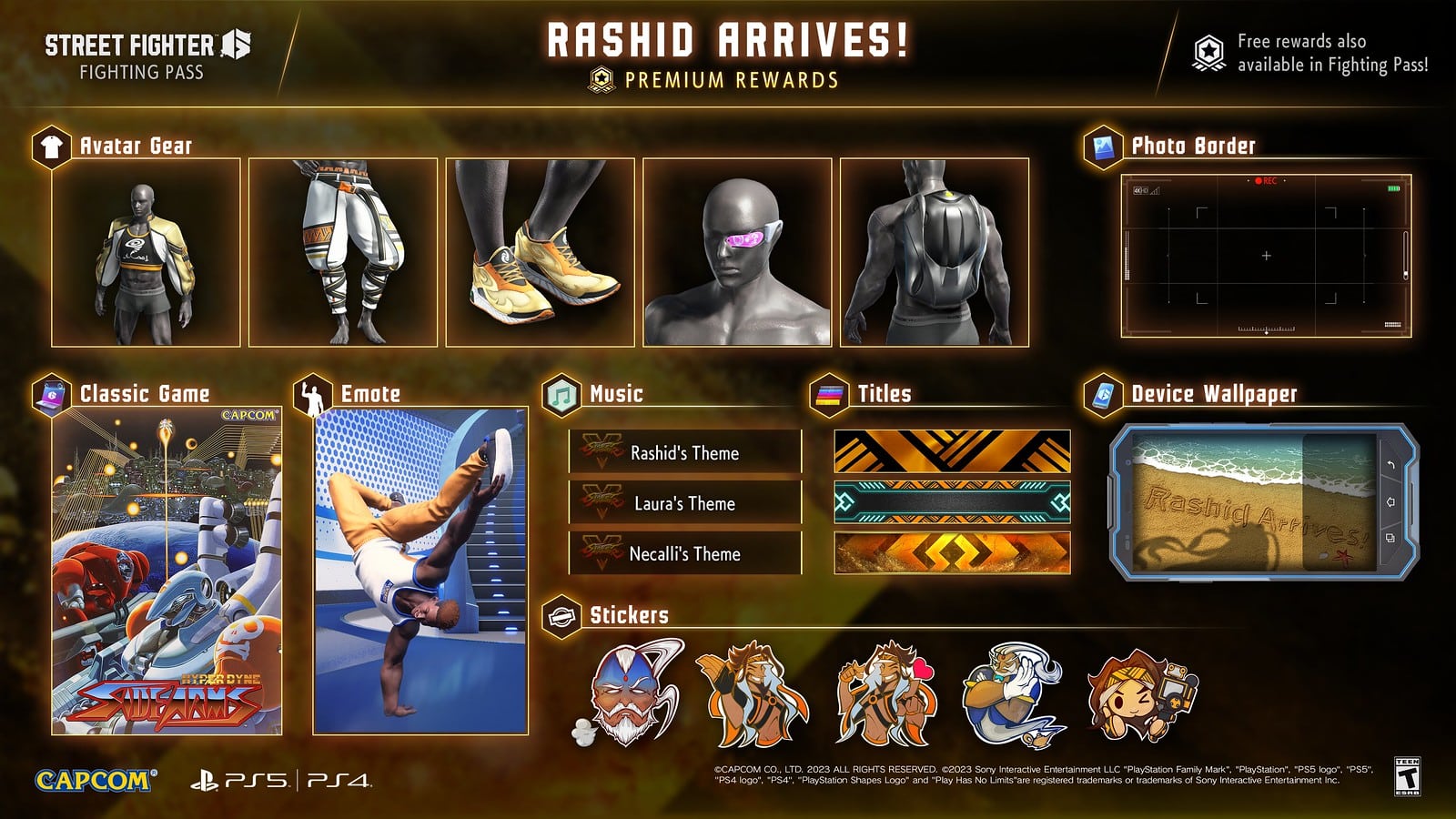The width and height of the screenshot is (1456, 819).
Task: Select Rashid's Theme music track
Action: coord(685,452)
